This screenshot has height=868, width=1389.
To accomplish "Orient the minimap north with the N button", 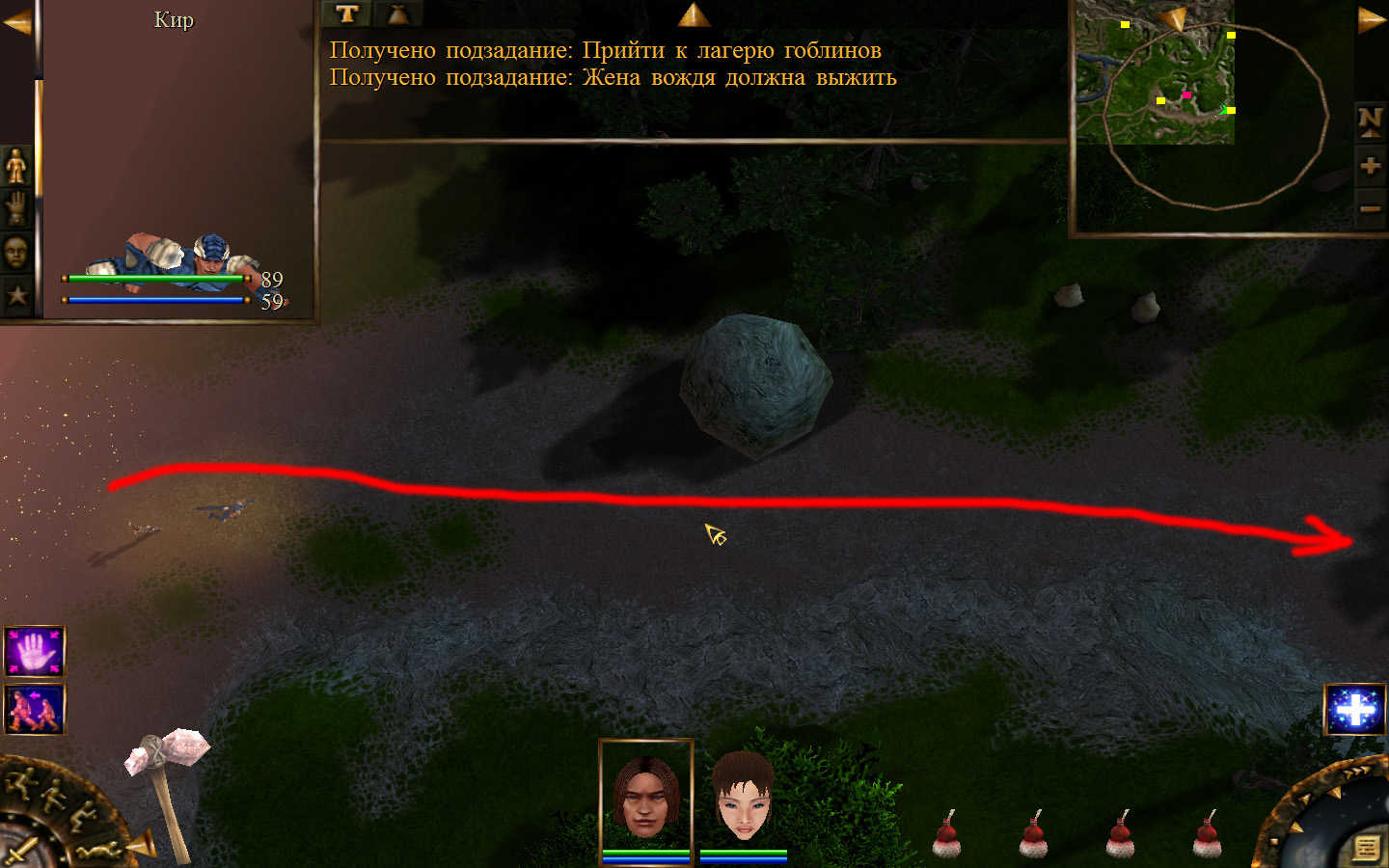I will [1370, 121].
